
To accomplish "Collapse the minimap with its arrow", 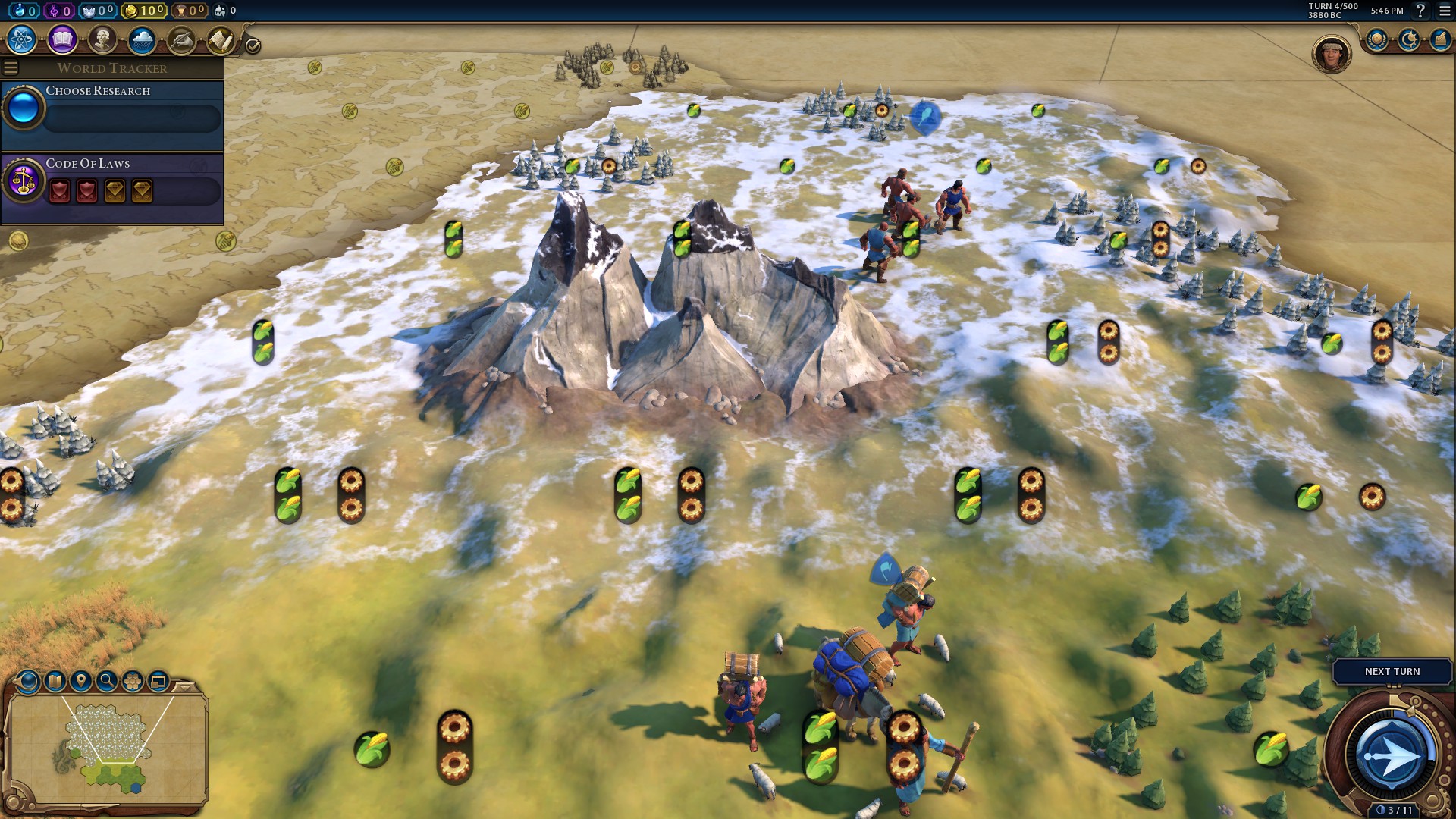I will (x=184, y=686).
